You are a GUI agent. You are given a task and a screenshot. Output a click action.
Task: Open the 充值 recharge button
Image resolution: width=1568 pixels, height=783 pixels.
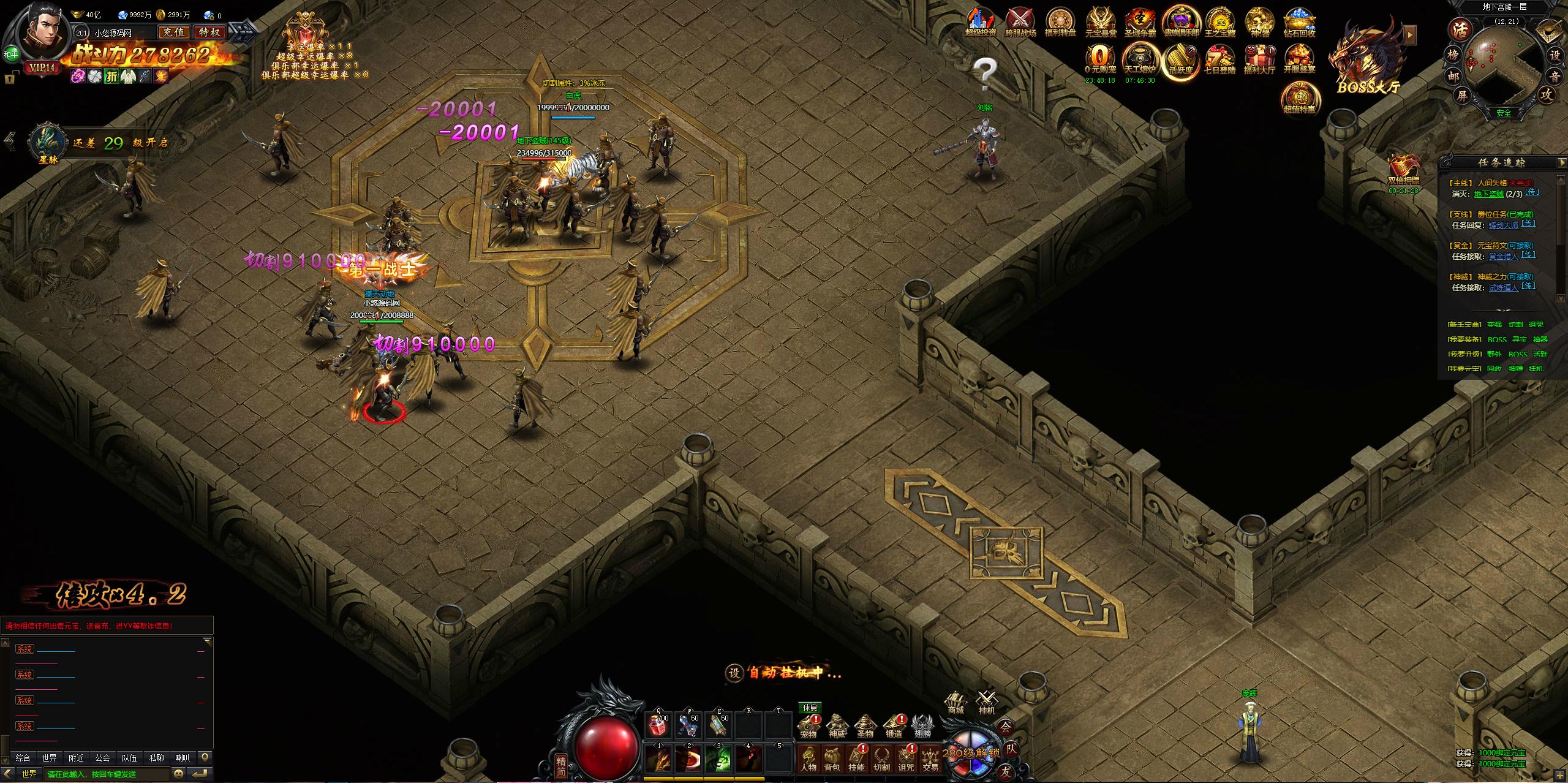[173, 32]
